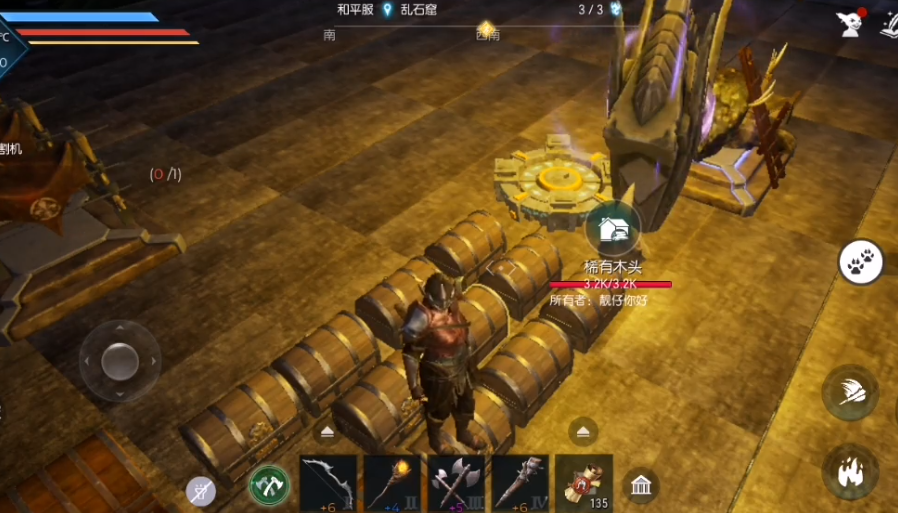This screenshot has height=513, width=898.
Task: Open the goblin face icon with red dot
Action: (852, 22)
